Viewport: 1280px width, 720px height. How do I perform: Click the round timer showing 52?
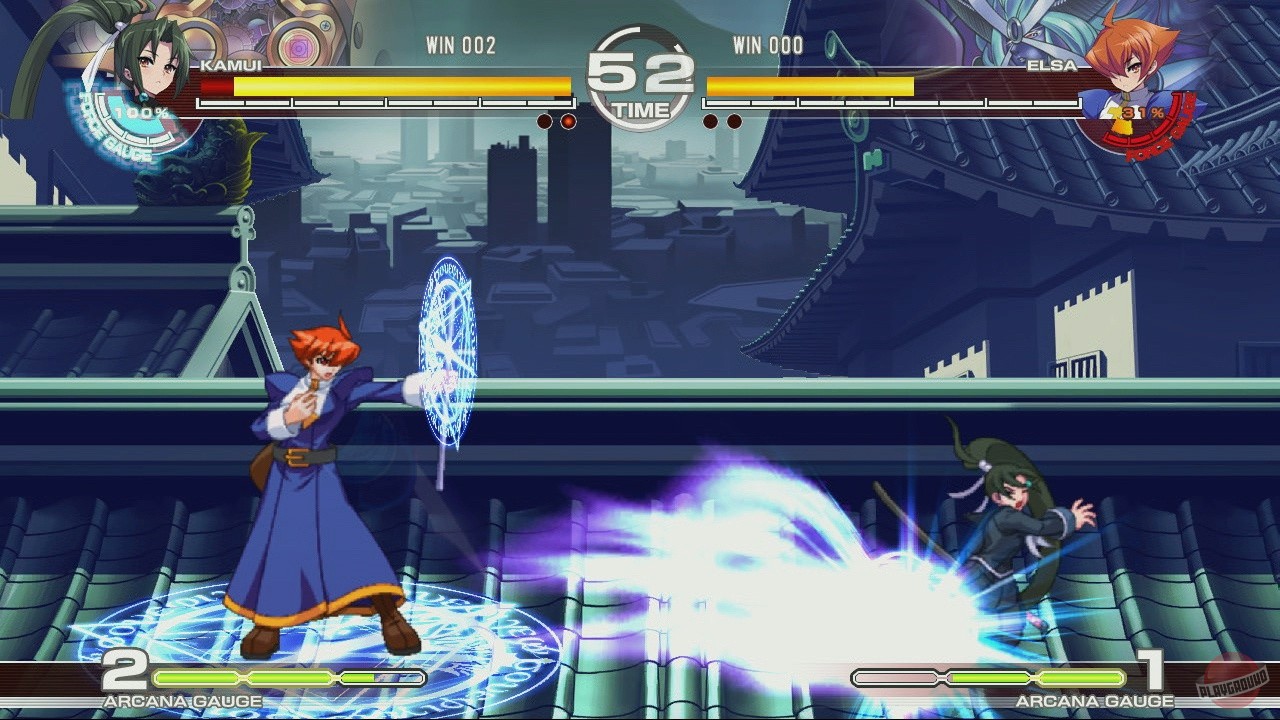(x=640, y=75)
